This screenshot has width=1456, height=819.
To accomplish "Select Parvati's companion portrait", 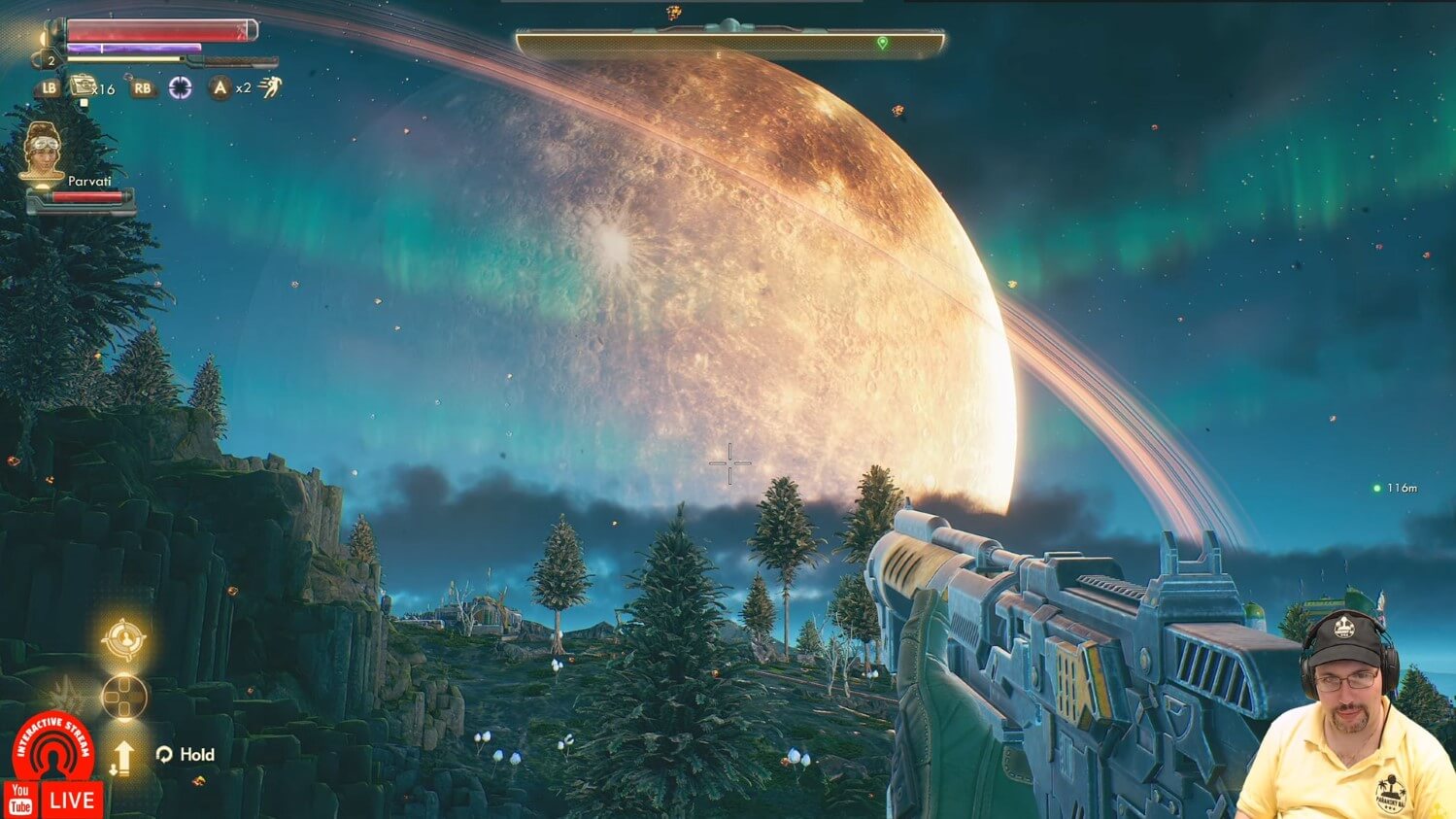I will point(42,151).
